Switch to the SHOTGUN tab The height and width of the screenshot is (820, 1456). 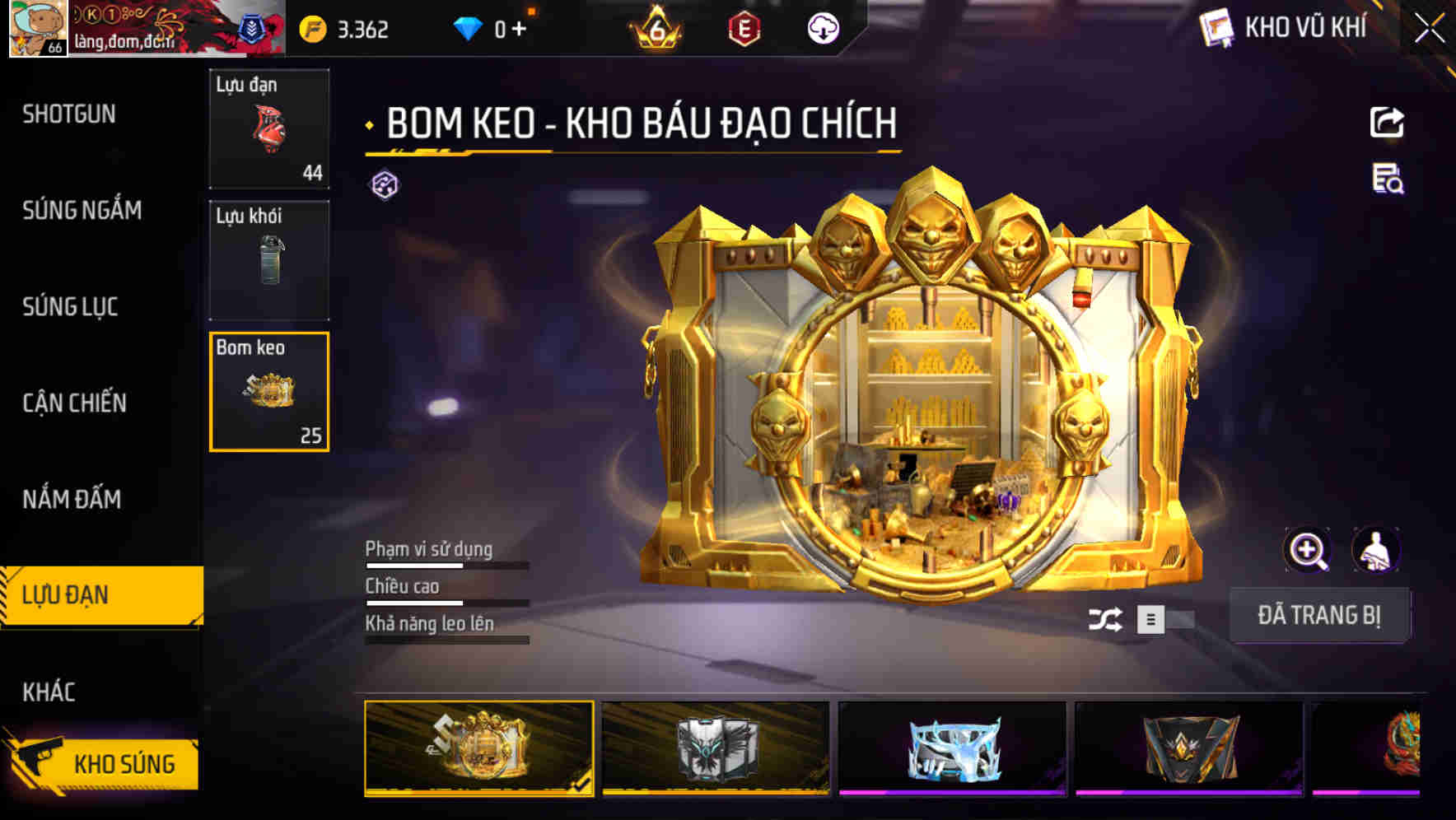pyautogui.click(x=68, y=114)
